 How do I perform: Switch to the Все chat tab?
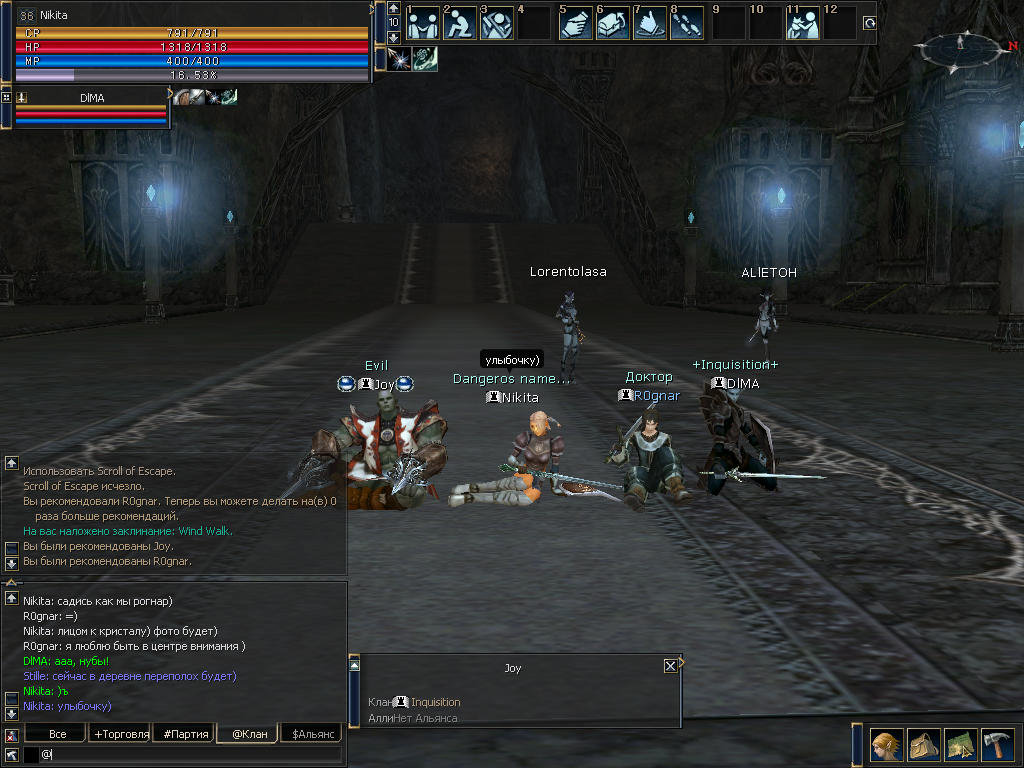(x=58, y=734)
